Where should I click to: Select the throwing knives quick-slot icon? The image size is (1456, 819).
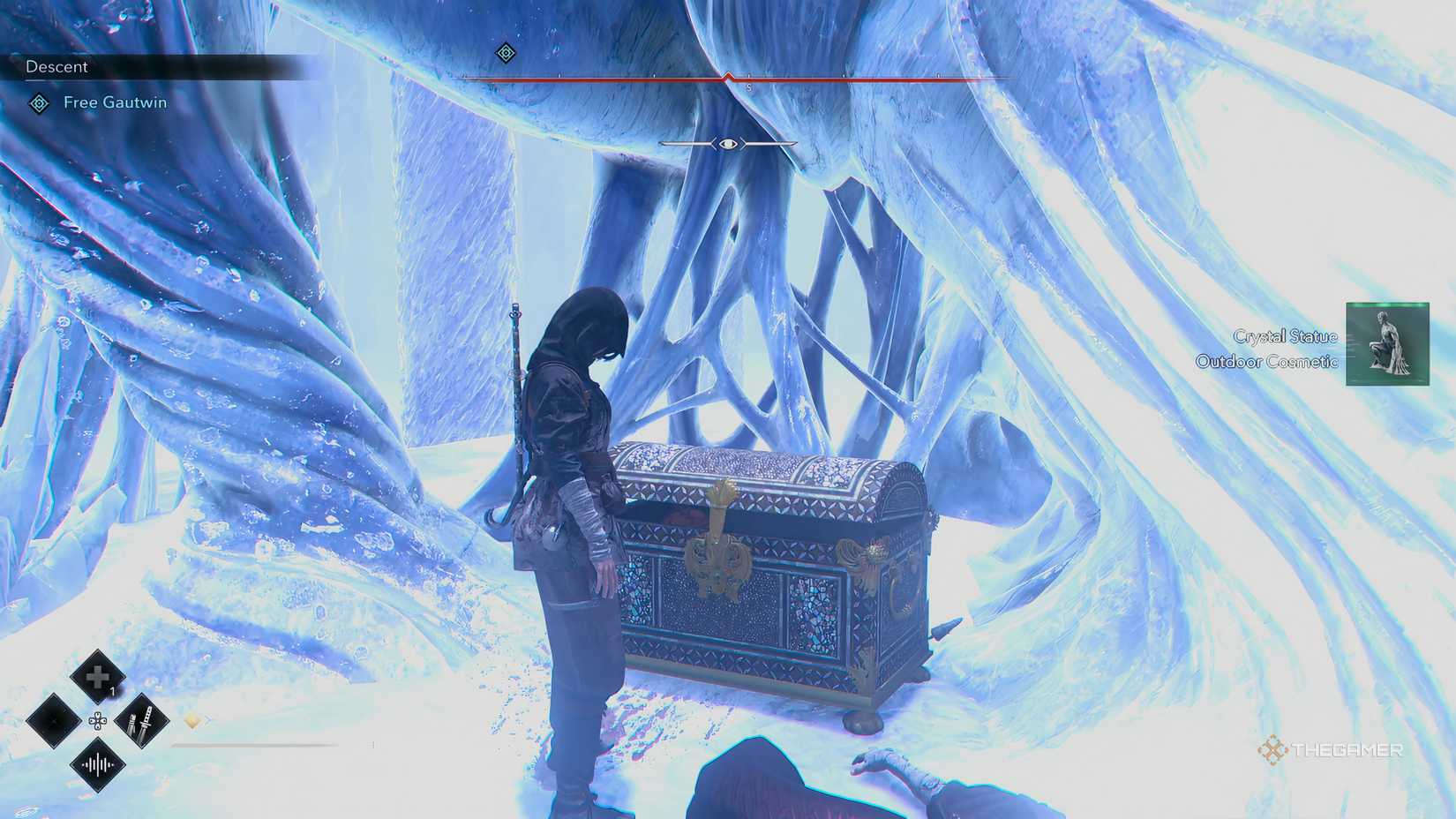click(142, 721)
